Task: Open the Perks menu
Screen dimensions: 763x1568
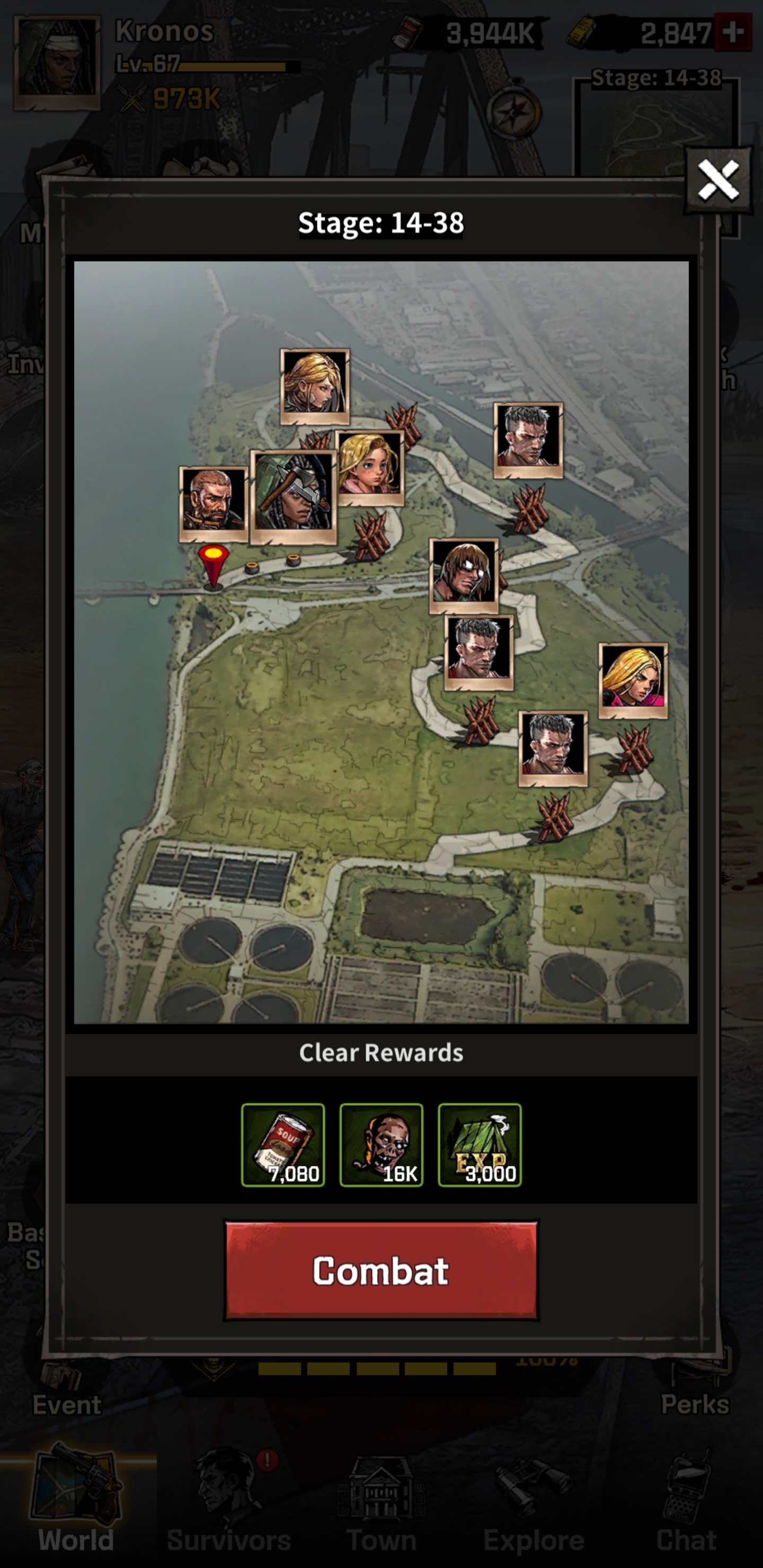Action: coord(695,1389)
